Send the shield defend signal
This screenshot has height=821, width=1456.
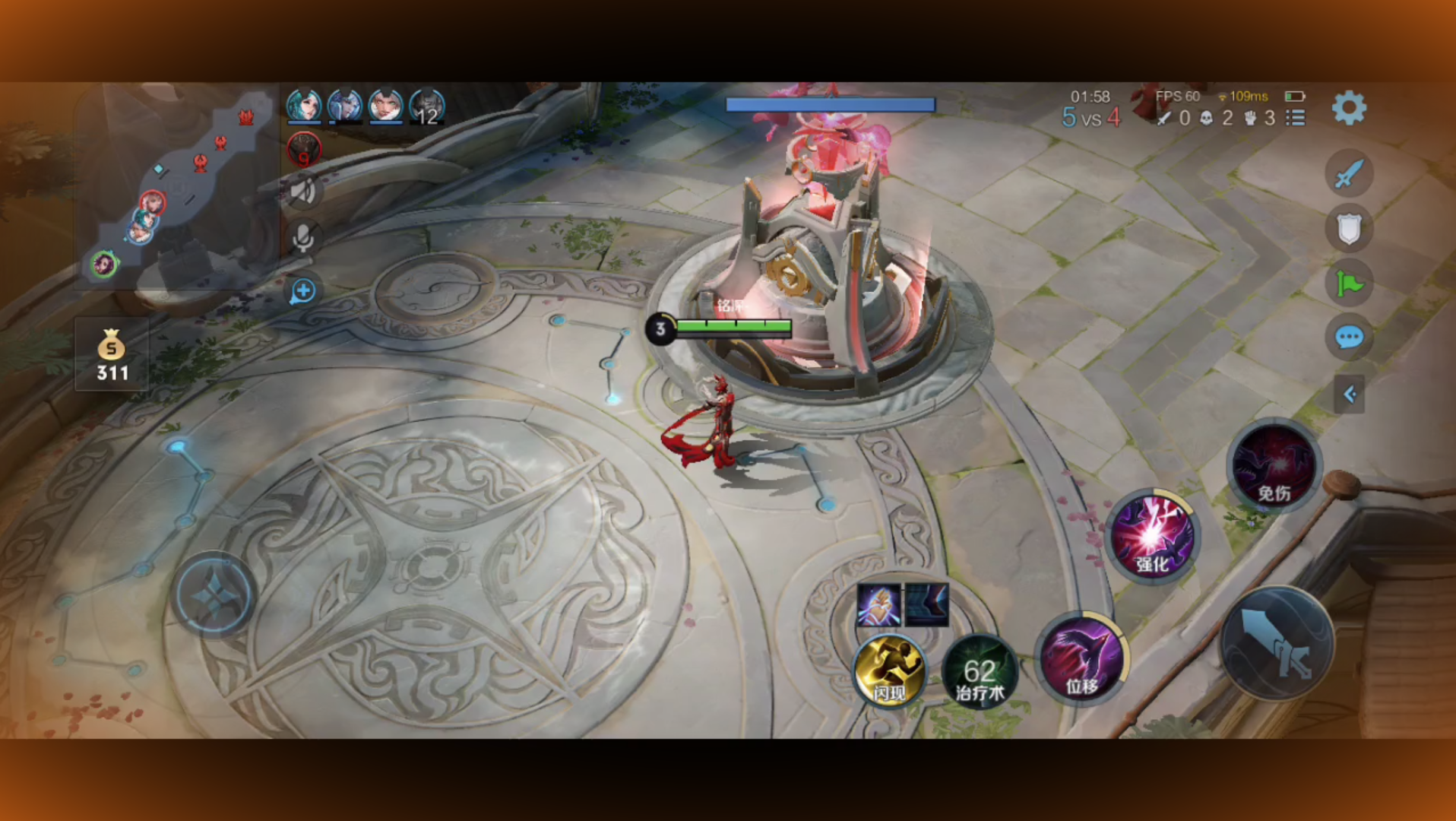[1349, 228]
